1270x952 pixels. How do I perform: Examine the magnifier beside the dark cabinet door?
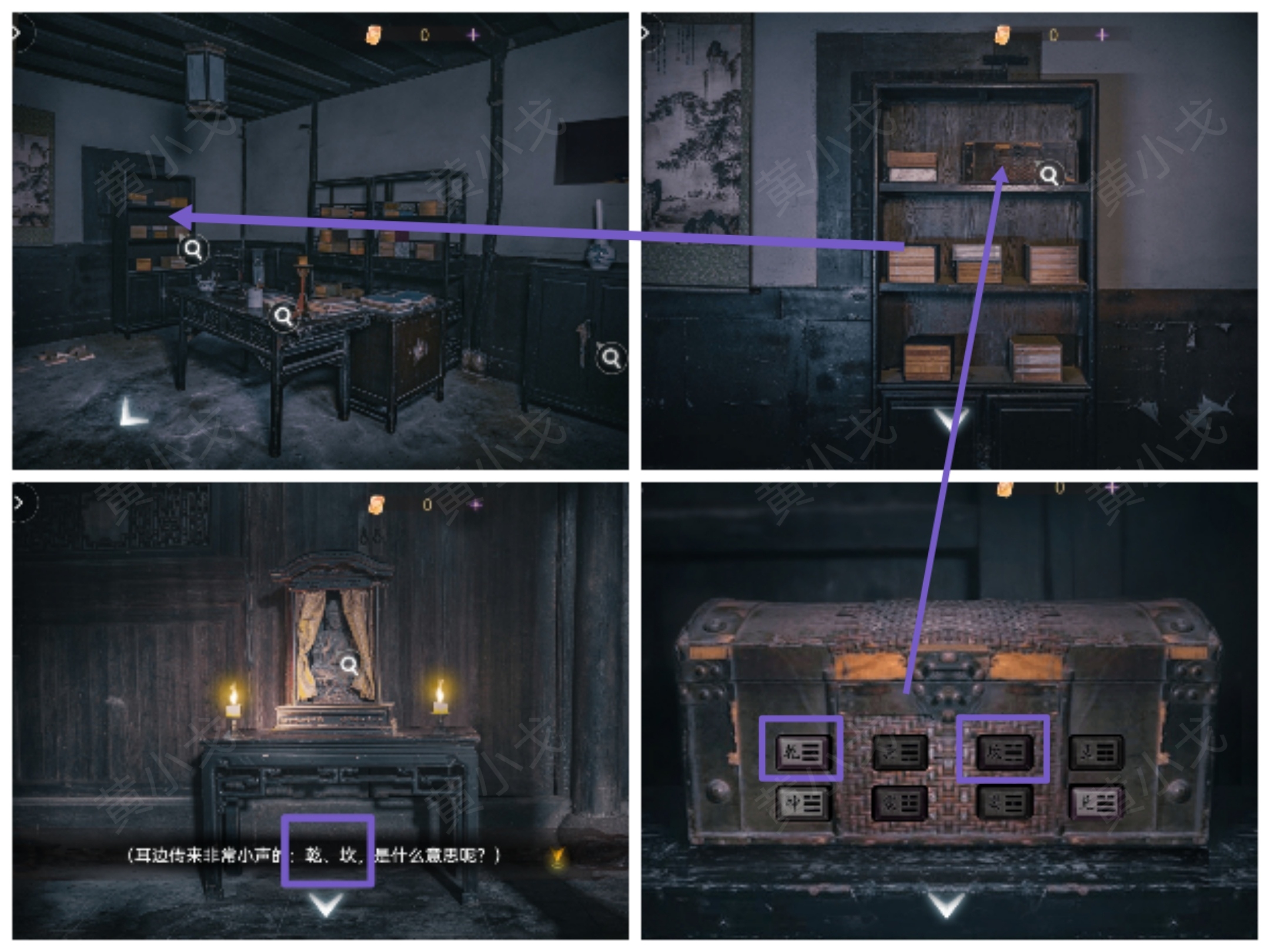[611, 357]
